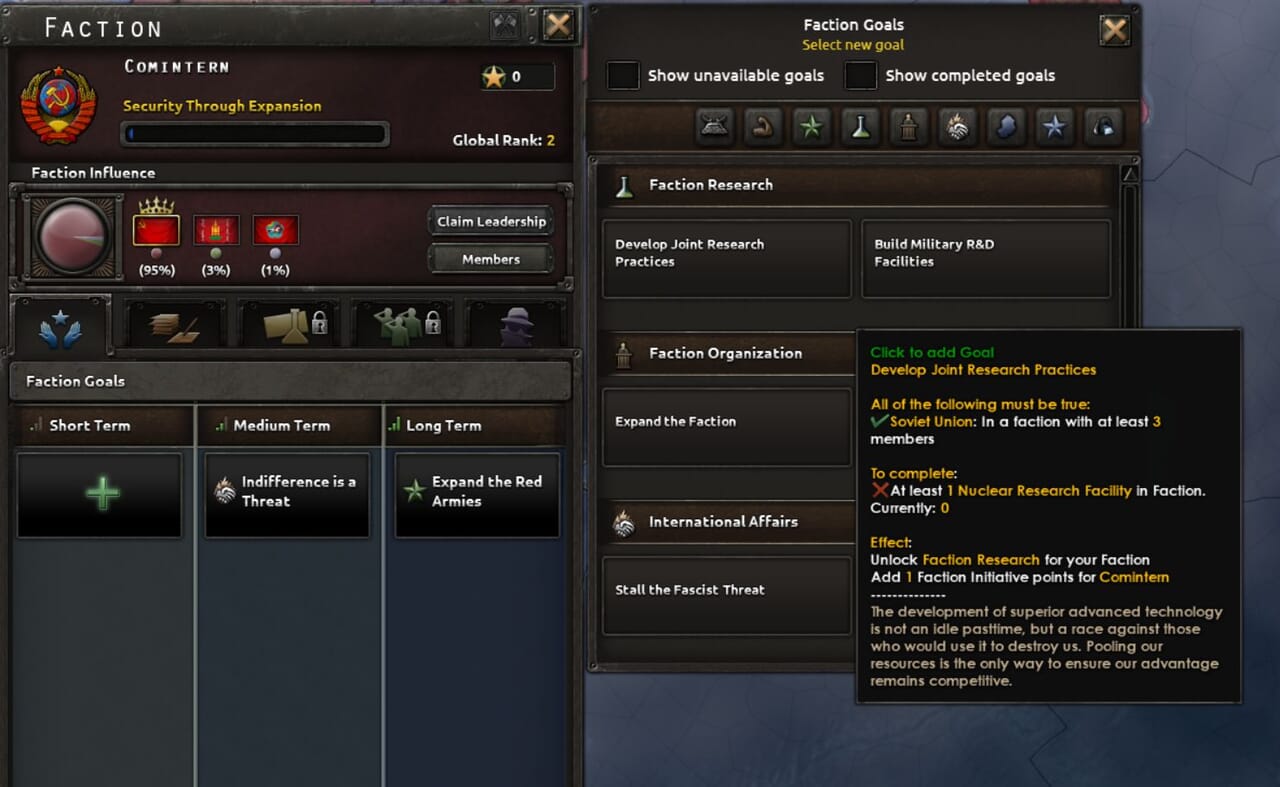Enable Show completed goals checkbox
This screenshot has width=1280, height=787.
860,76
